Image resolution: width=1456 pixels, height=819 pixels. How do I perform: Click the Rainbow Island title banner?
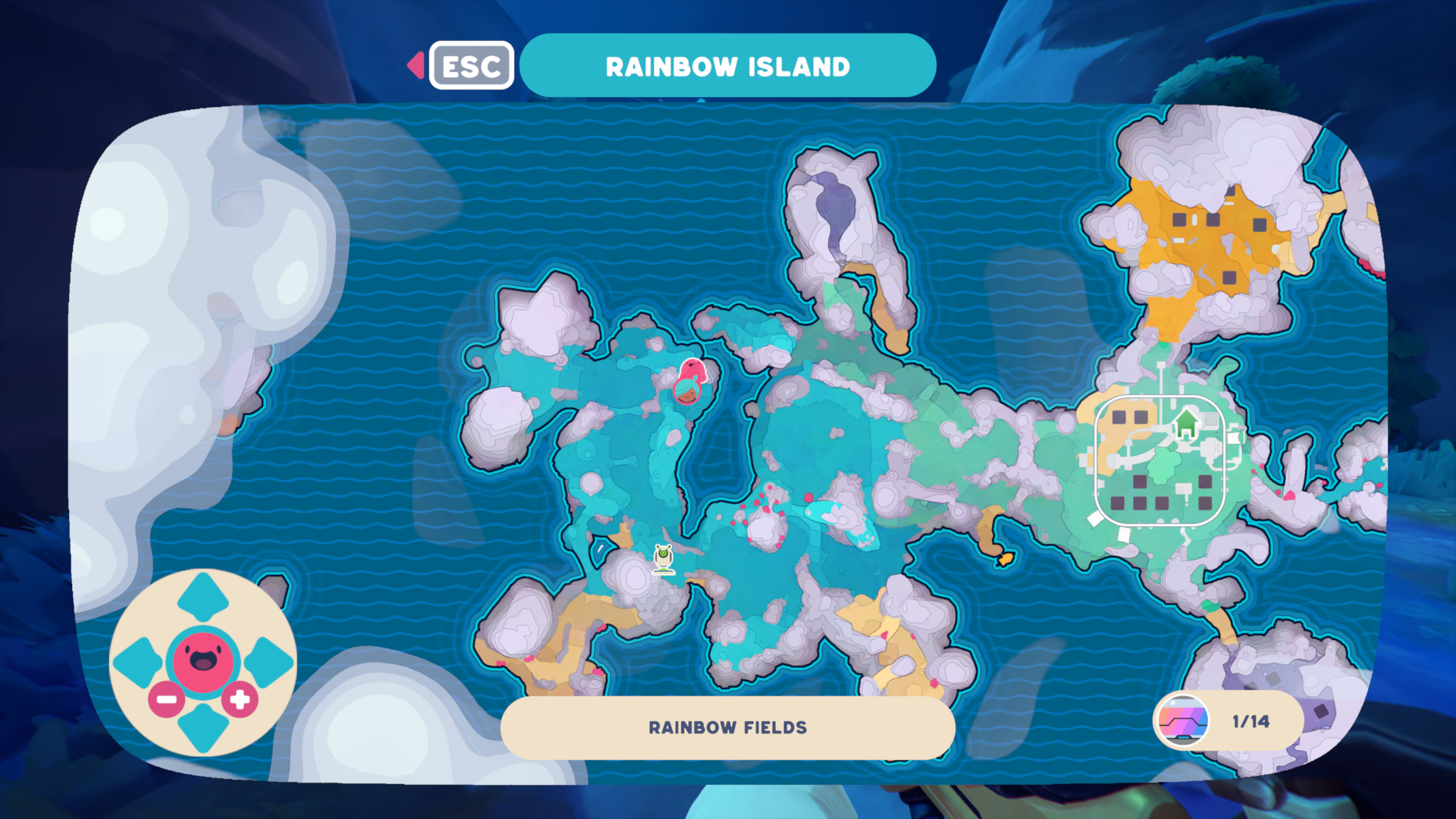point(726,65)
